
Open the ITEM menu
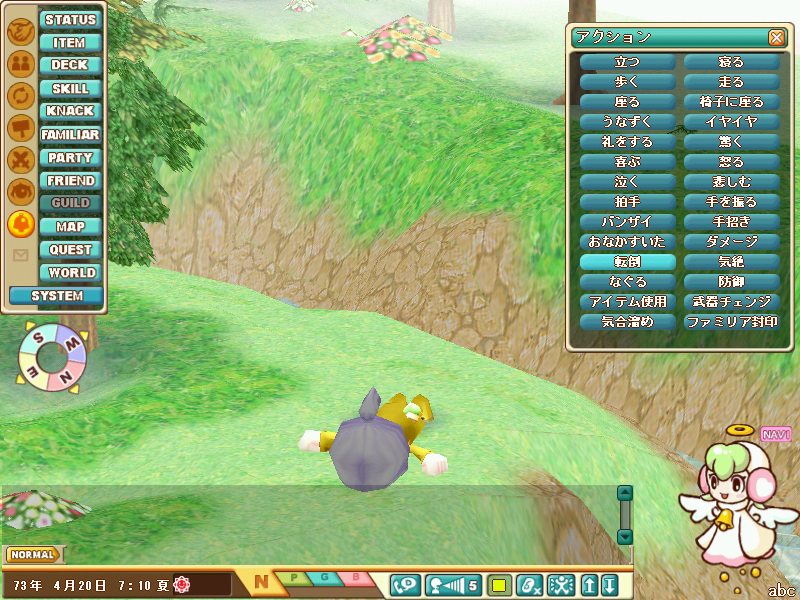(70, 42)
